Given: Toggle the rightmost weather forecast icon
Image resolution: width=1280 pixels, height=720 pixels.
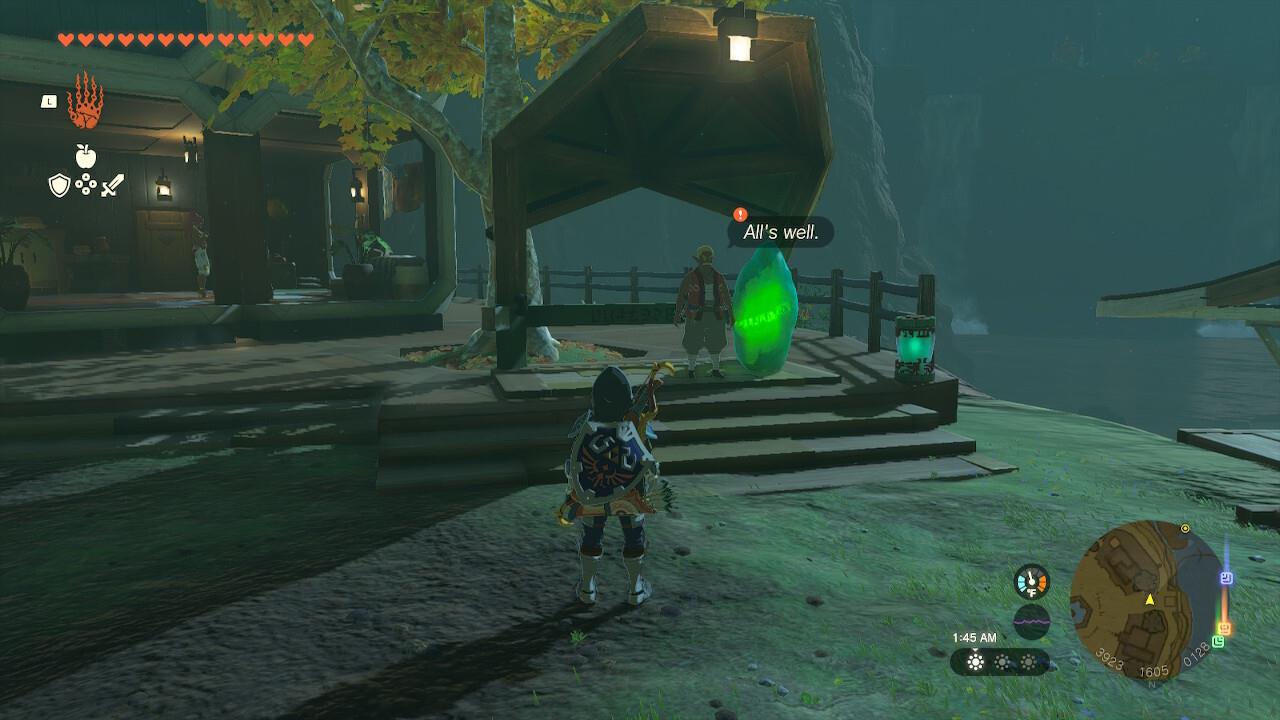Looking at the screenshot, I should point(1027,662).
